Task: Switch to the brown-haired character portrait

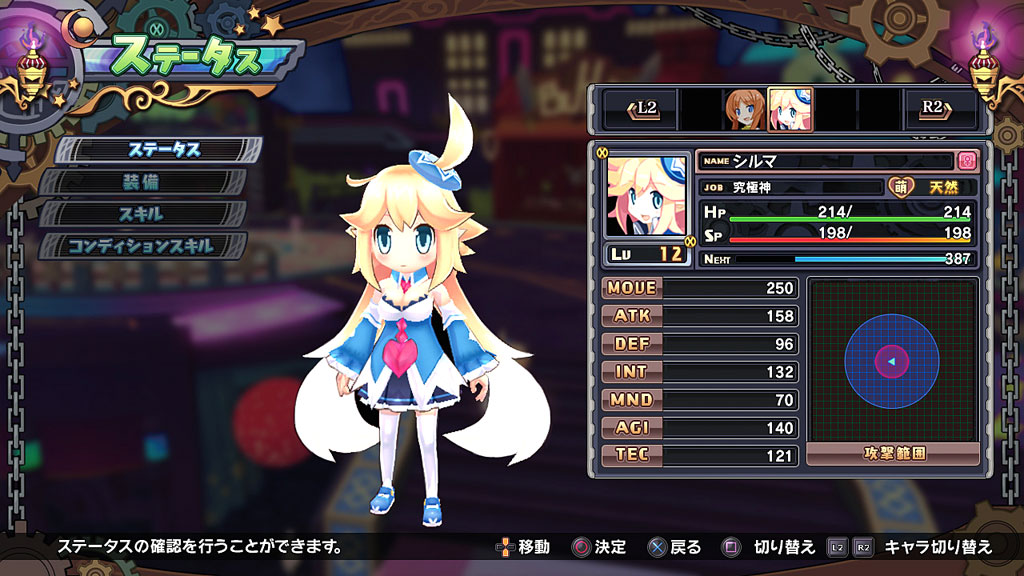Action: (x=743, y=109)
